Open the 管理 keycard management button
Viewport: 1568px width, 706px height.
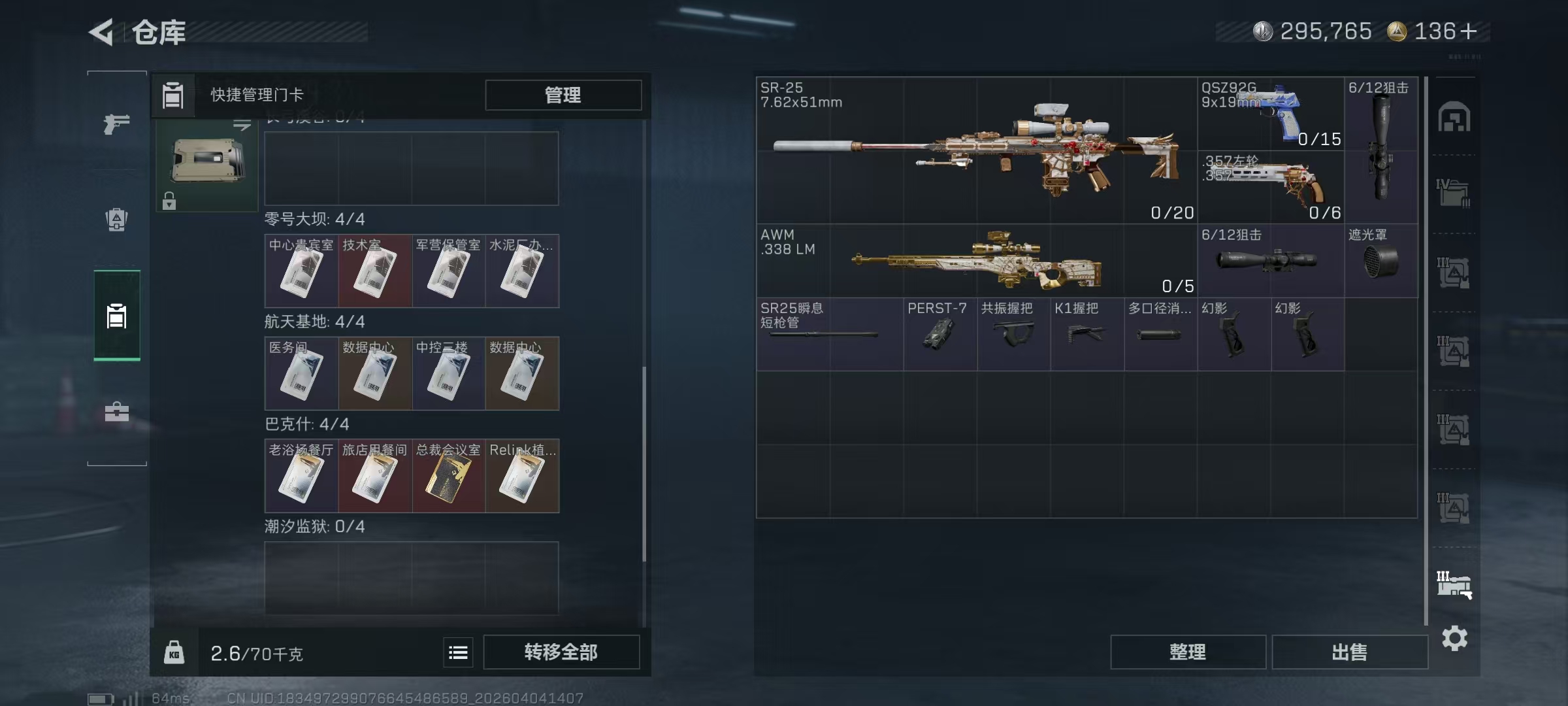(563, 95)
